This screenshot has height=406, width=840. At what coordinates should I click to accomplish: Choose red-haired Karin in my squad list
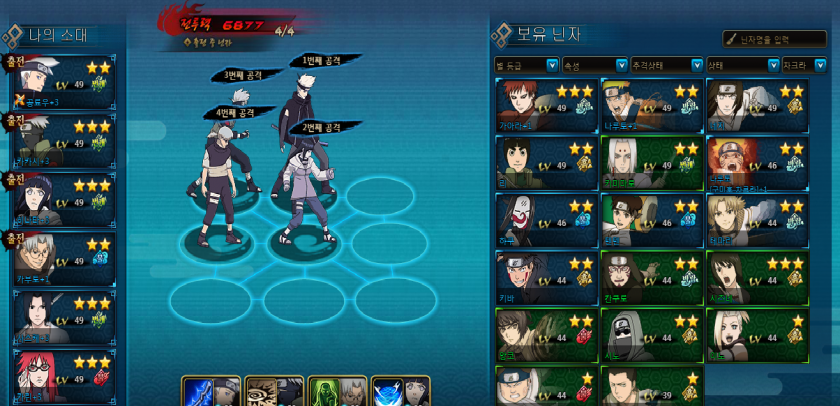pyautogui.click(x=63, y=375)
